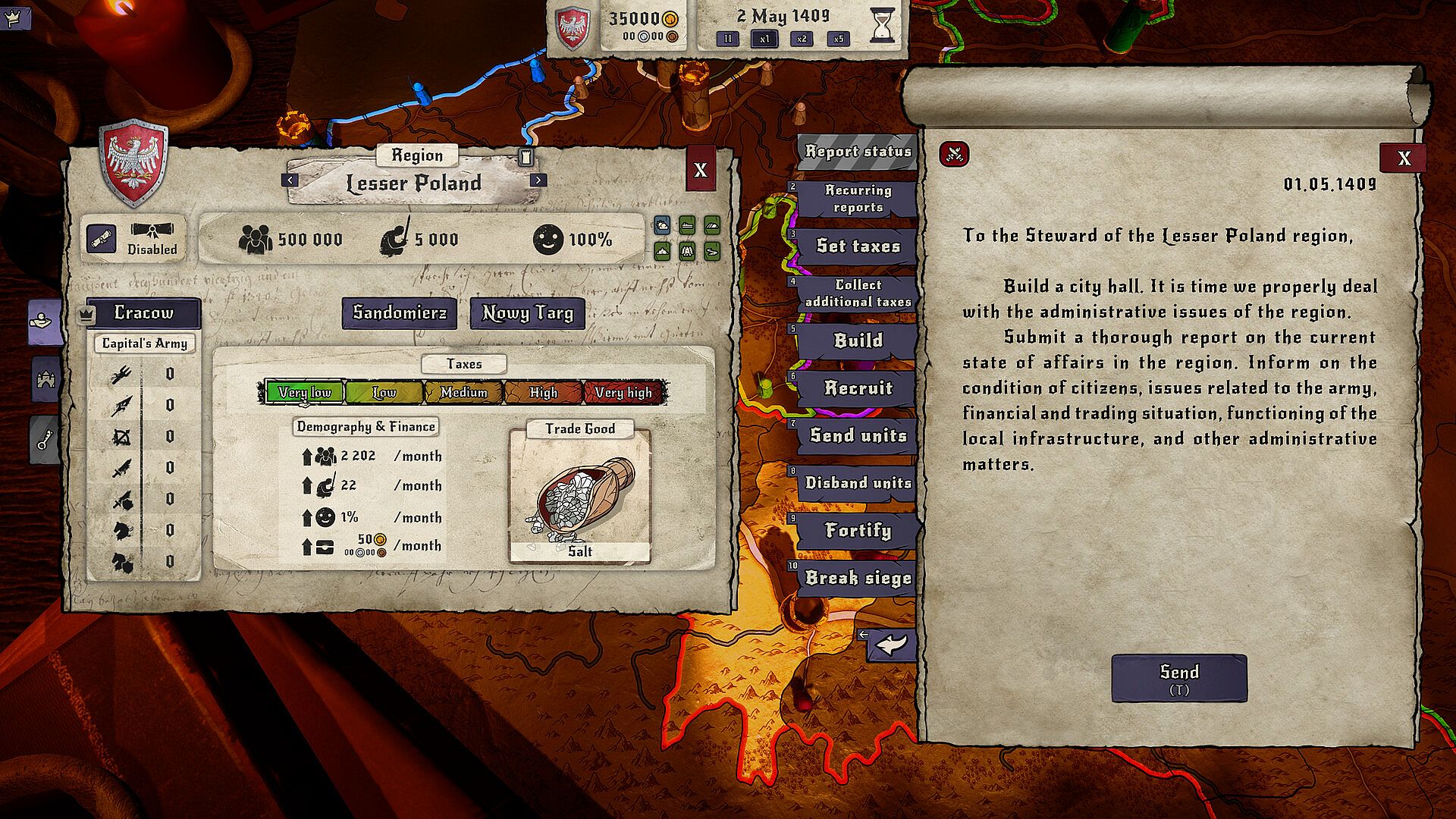The width and height of the screenshot is (1456, 819).
Task: Choose the Break siege order
Action: 858,578
